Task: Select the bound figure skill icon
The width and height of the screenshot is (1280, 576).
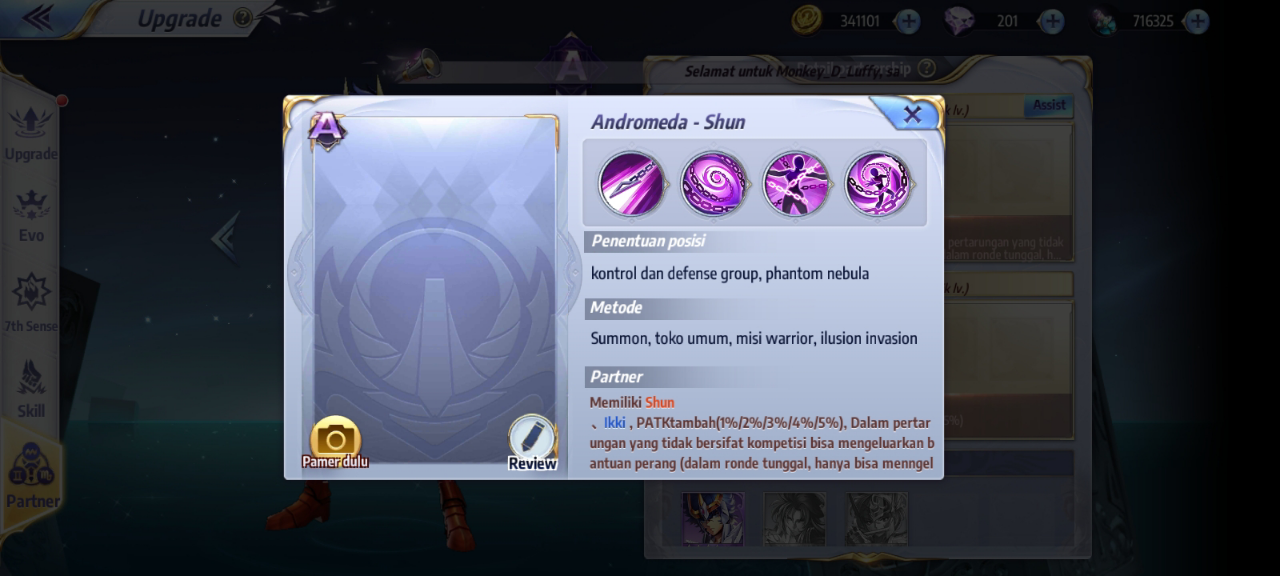Action: [796, 184]
